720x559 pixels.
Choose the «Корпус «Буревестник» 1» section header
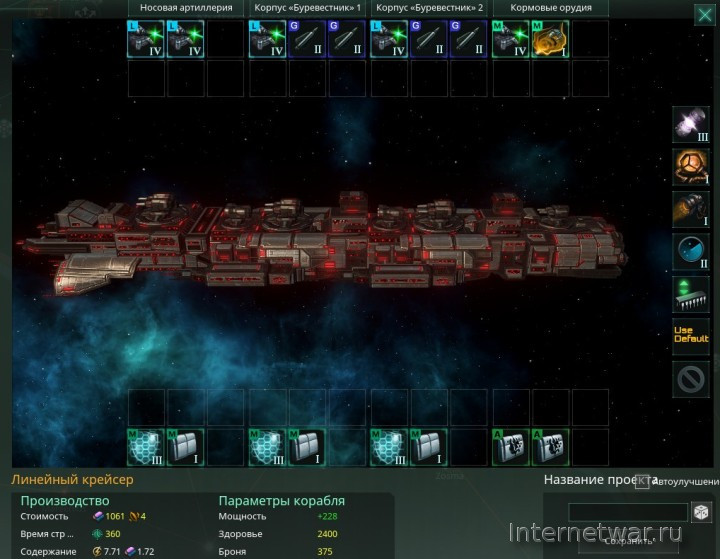307,8
